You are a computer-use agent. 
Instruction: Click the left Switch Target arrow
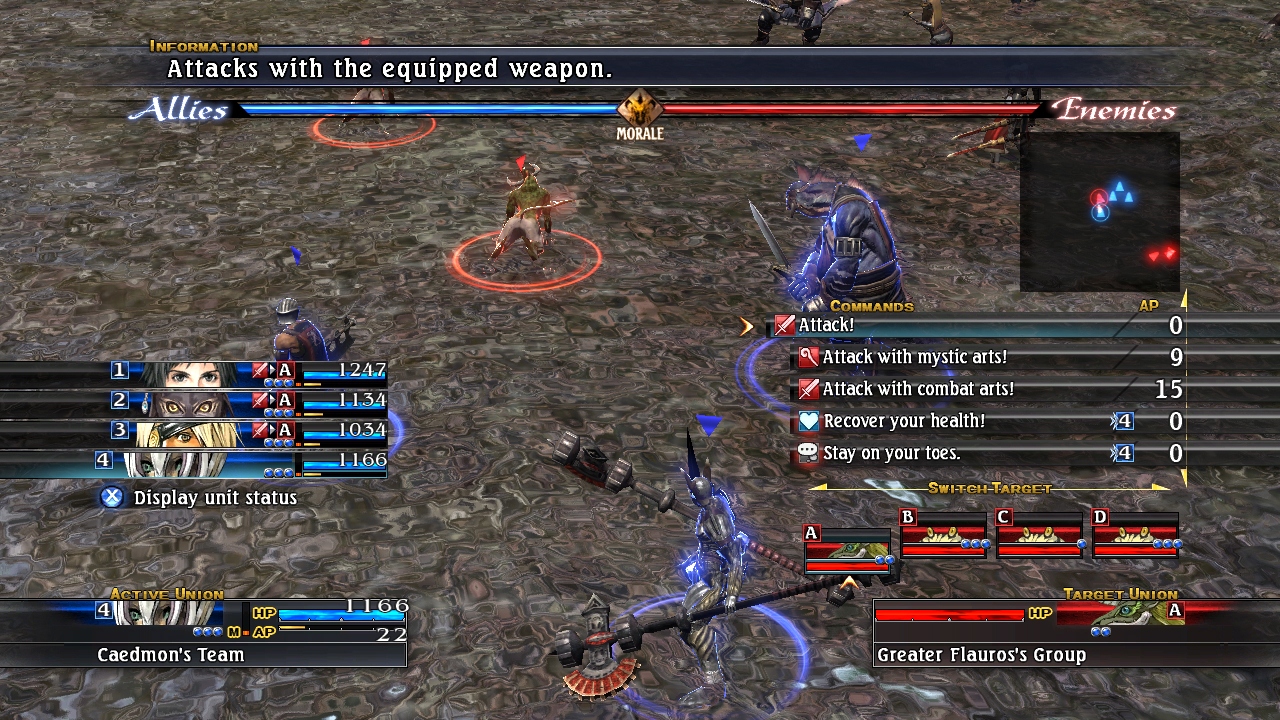tap(817, 488)
